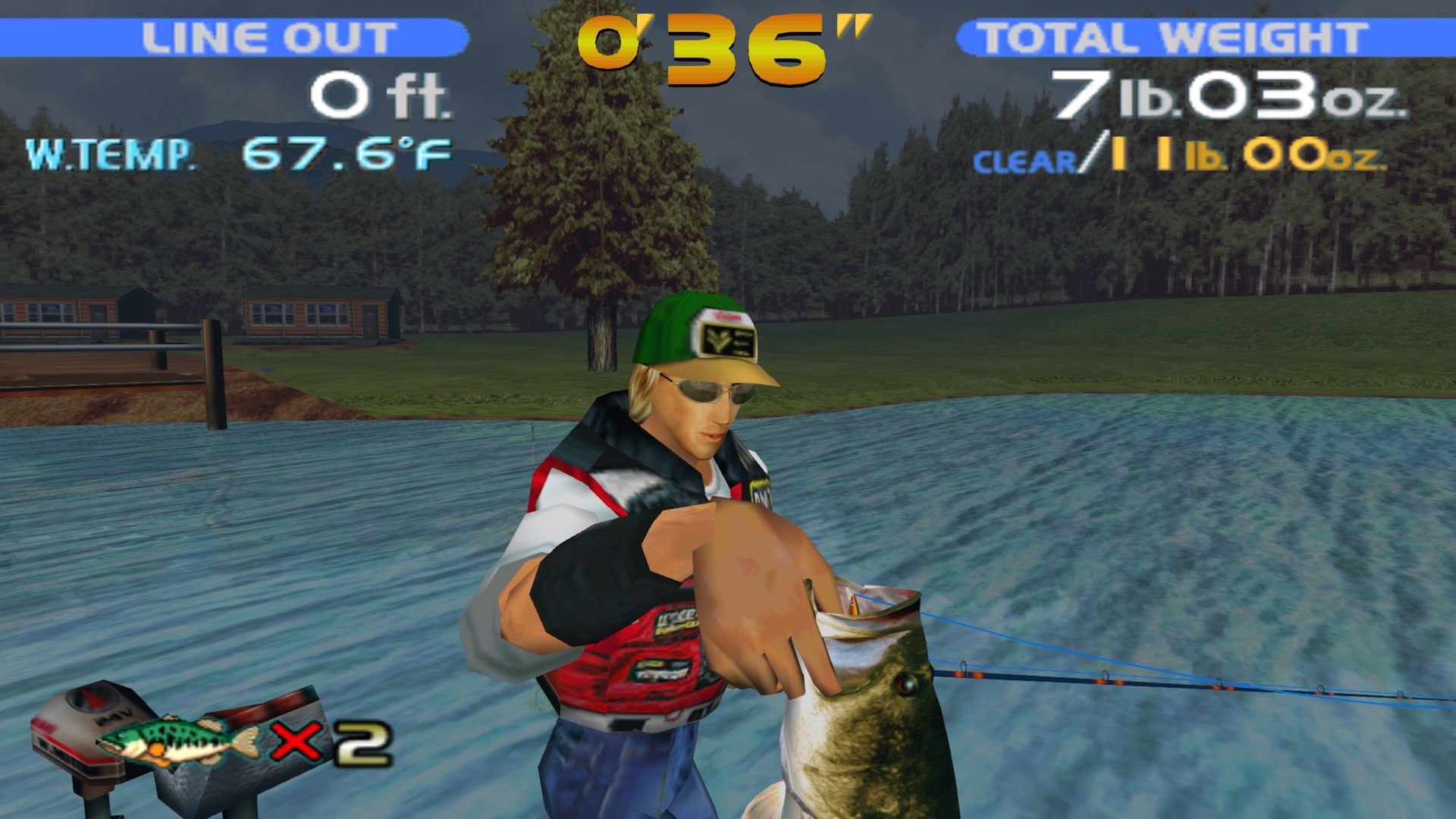
Task: Click the caught bass counter icon
Action: pos(180,739)
